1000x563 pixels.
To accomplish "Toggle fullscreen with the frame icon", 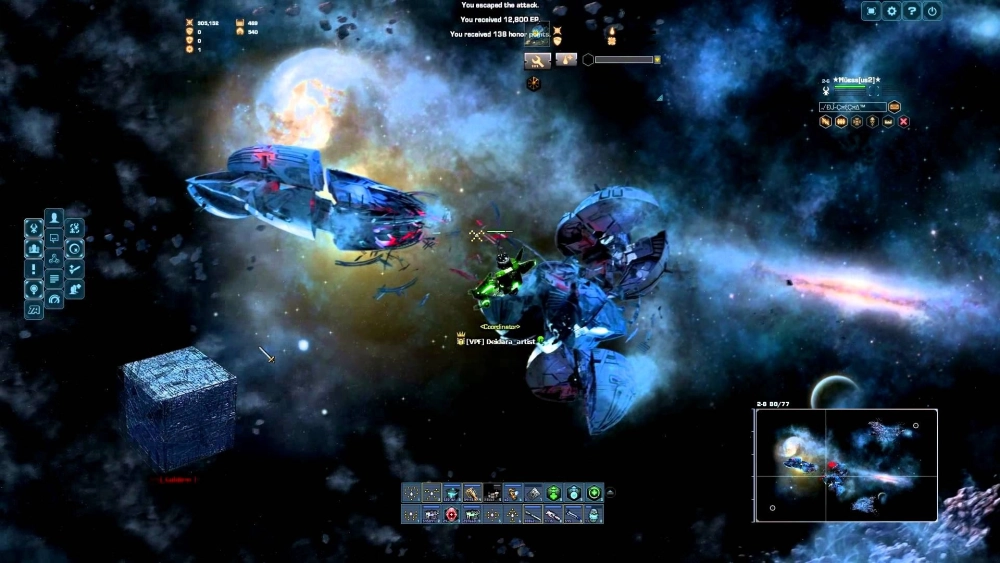I will point(871,11).
